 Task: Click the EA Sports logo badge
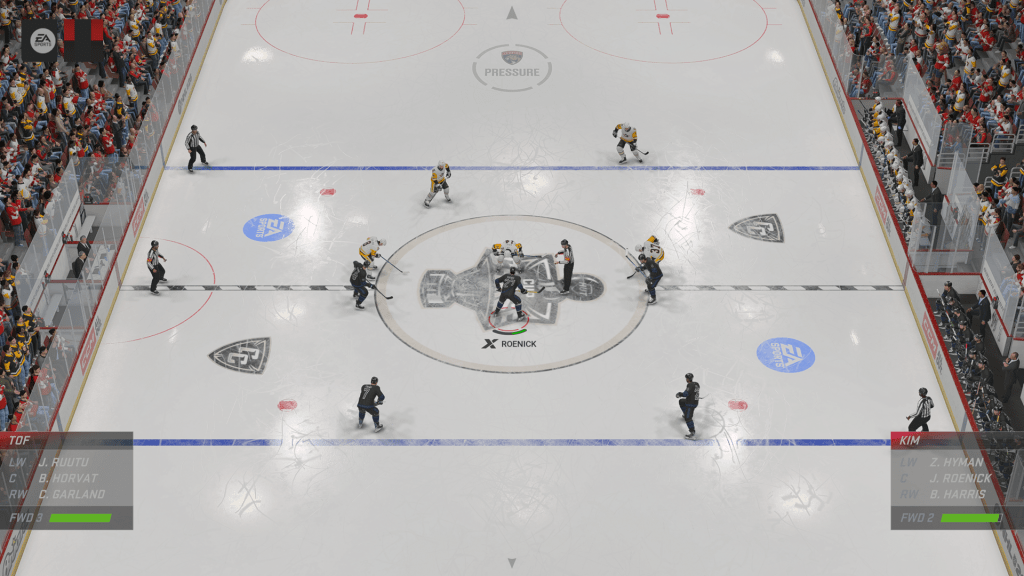[42, 40]
